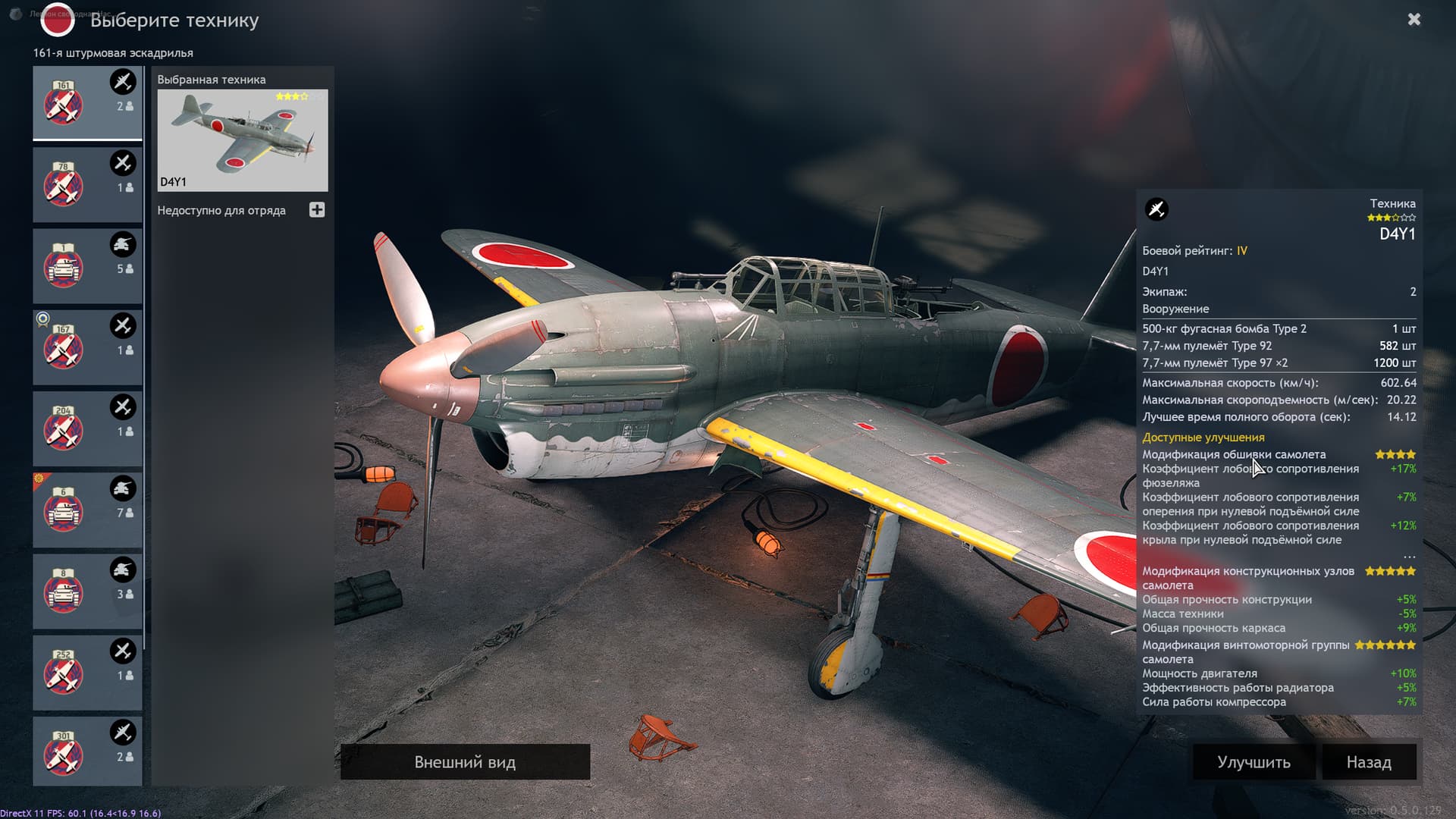Click the selected D4Y1 vehicle thumbnail
Viewport: 1456px width, 819px height.
[x=243, y=140]
